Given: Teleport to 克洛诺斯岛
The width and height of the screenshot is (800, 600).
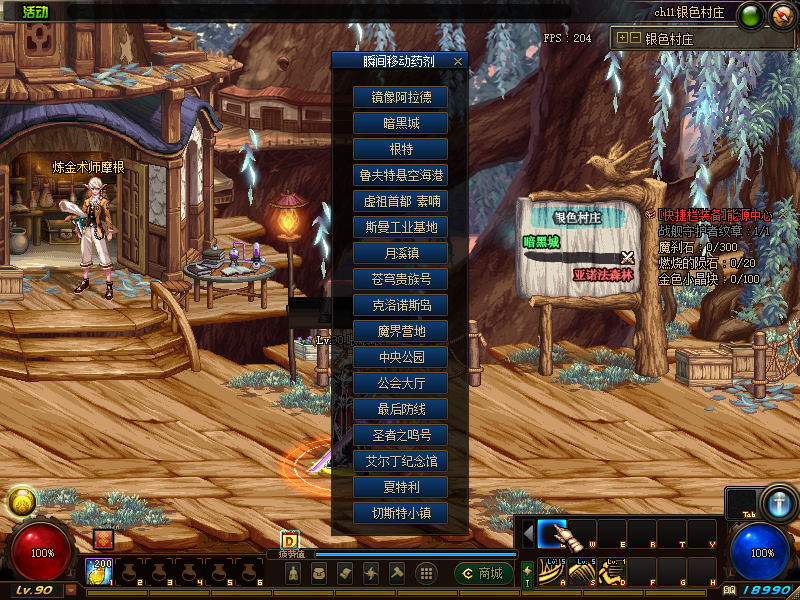Looking at the screenshot, I should 400,305.
